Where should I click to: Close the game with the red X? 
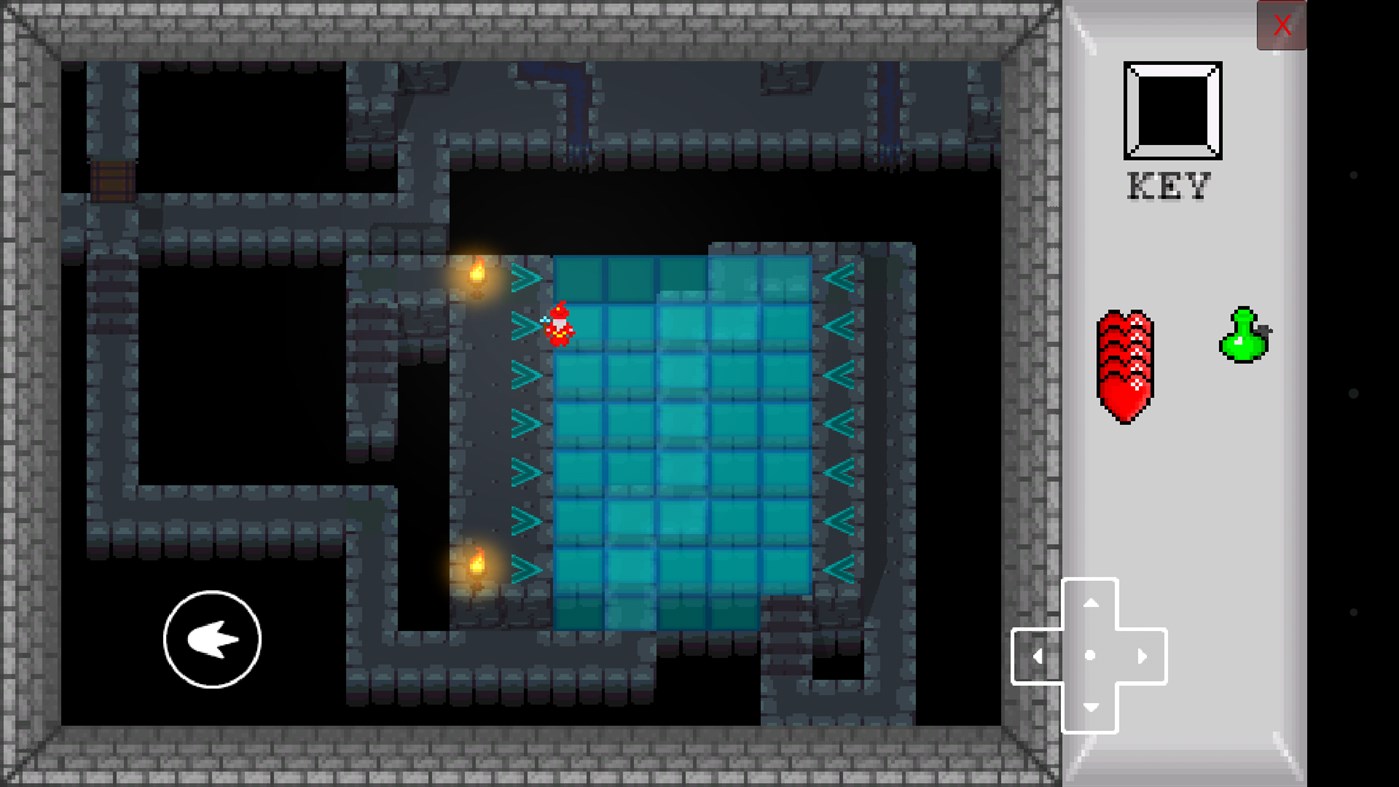click(1281, 25)
